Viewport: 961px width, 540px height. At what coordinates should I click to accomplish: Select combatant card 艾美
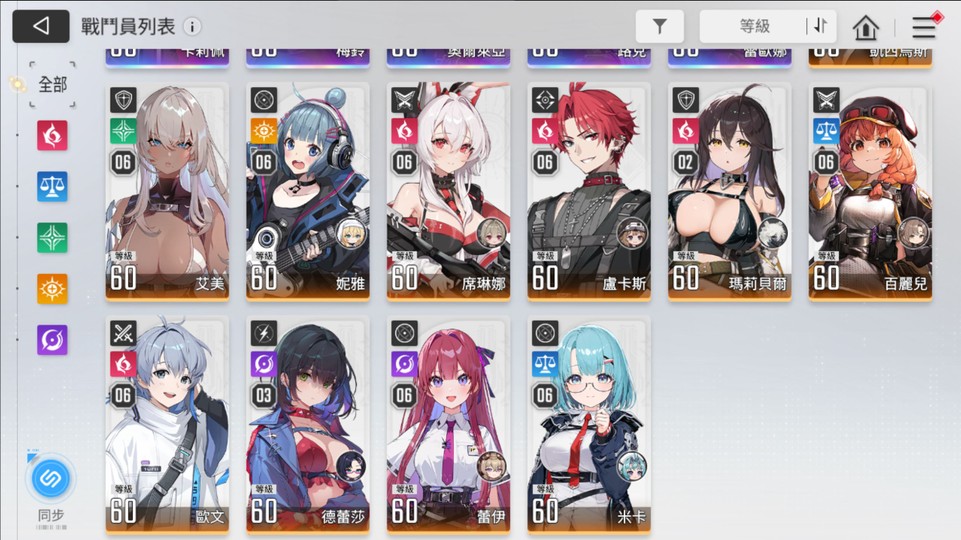167,190
